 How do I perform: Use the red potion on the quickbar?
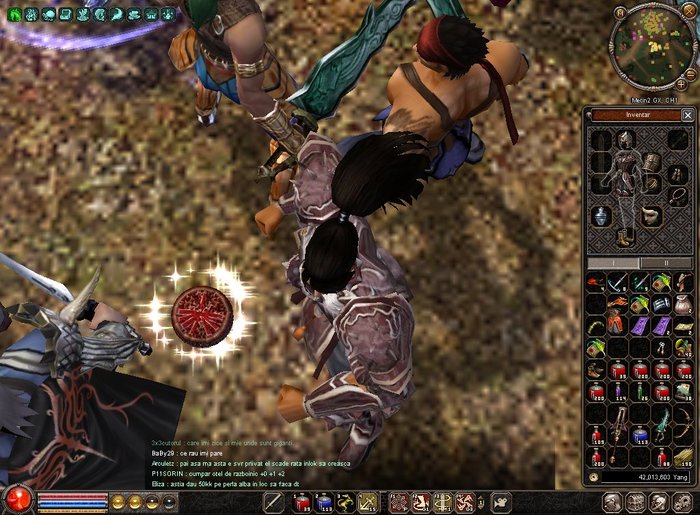[x=301, y=503]
